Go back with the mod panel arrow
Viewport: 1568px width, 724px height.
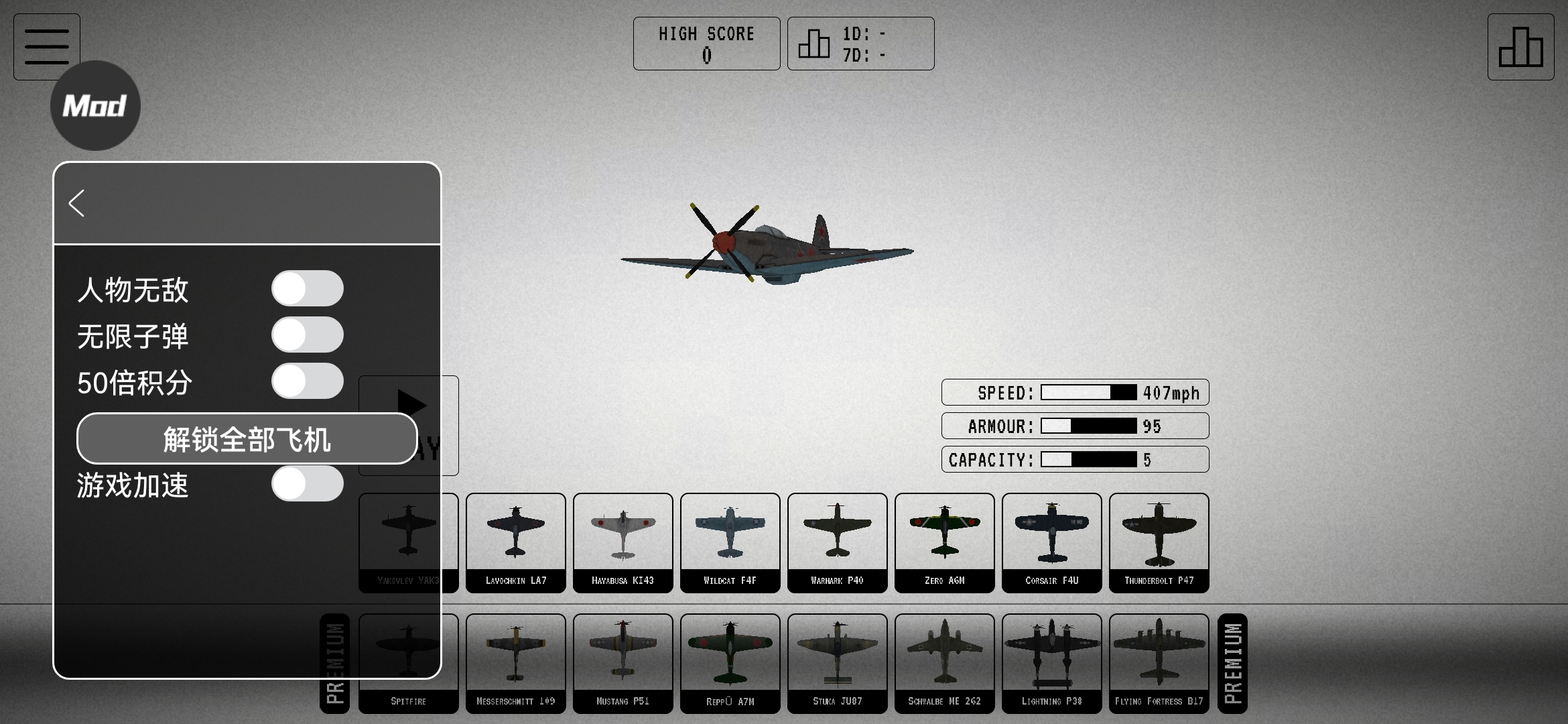point(76,203)
